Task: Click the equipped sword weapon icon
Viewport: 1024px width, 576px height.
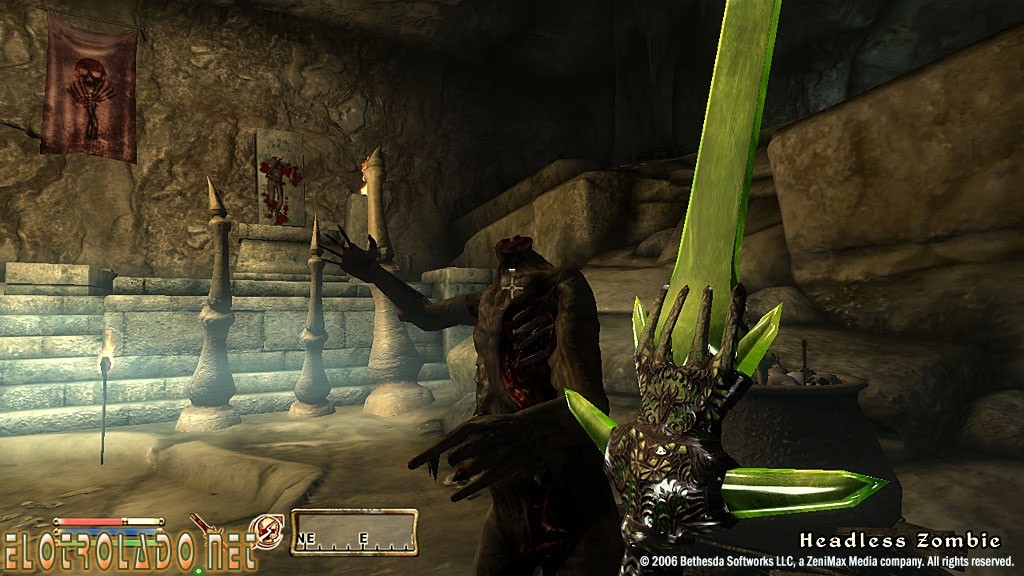Action: pyautogui.click(x=210, y=525)
